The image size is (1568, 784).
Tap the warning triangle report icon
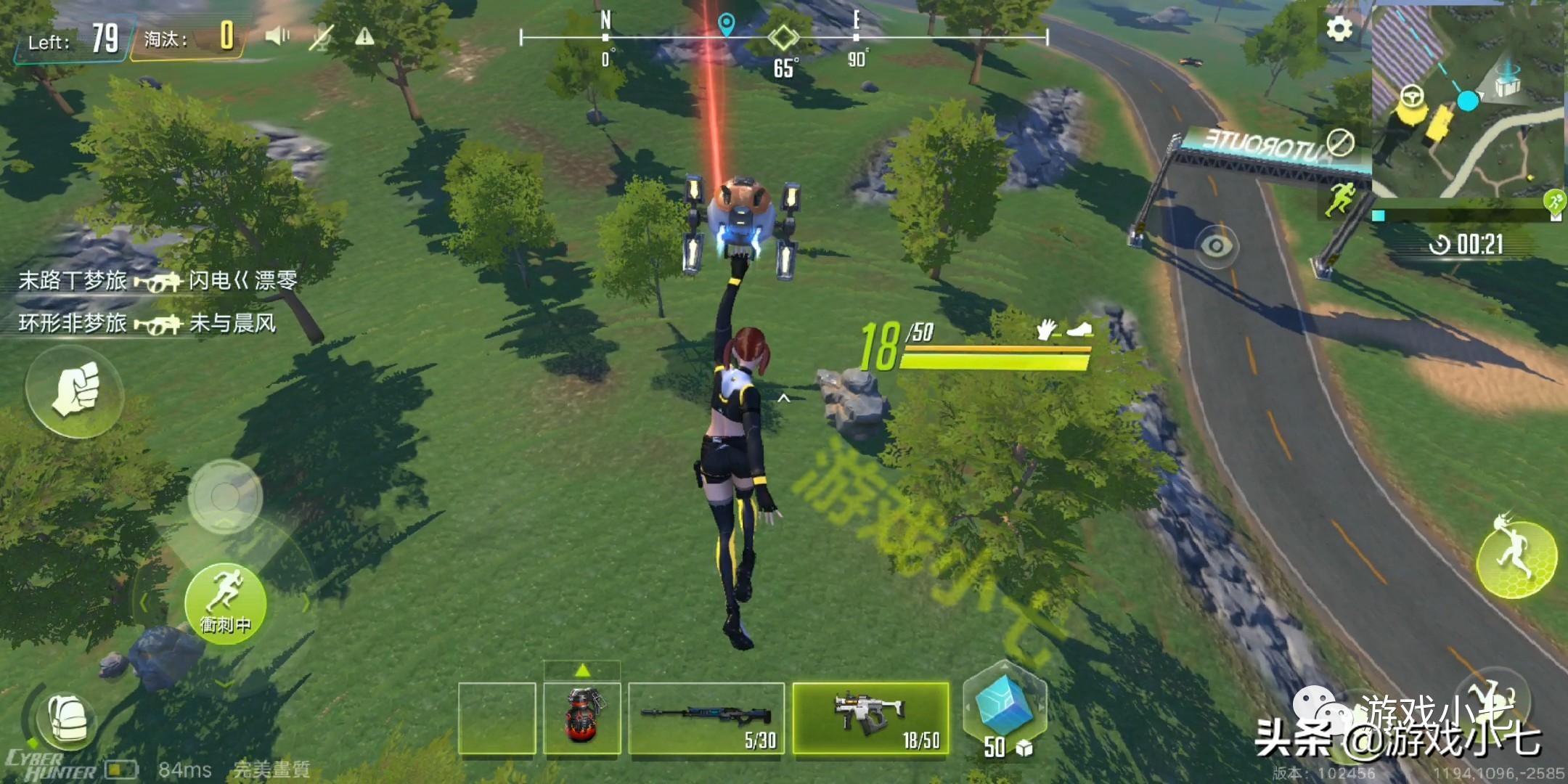[x=364, y=36]
